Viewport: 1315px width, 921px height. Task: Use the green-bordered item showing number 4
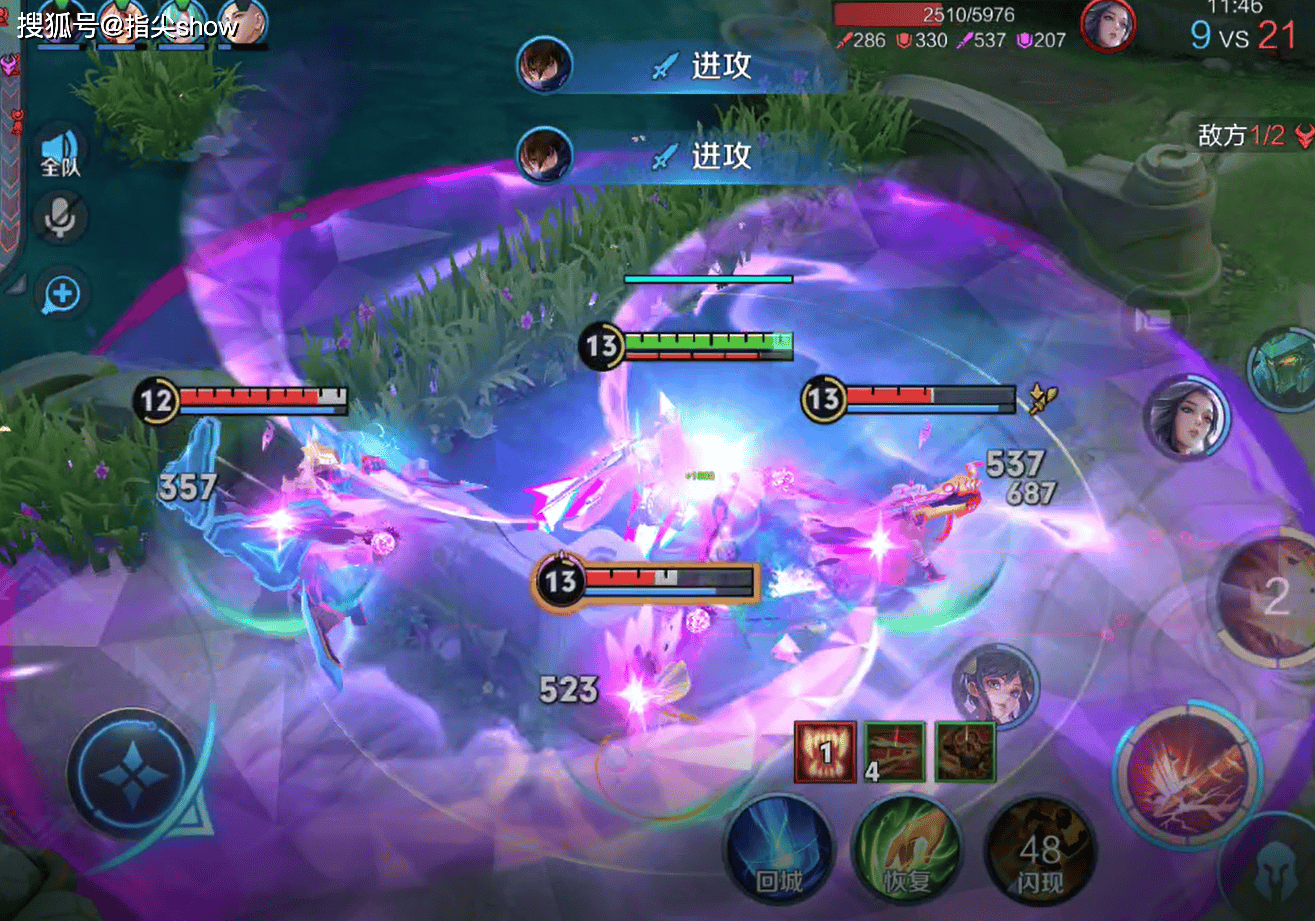(895, 751)
